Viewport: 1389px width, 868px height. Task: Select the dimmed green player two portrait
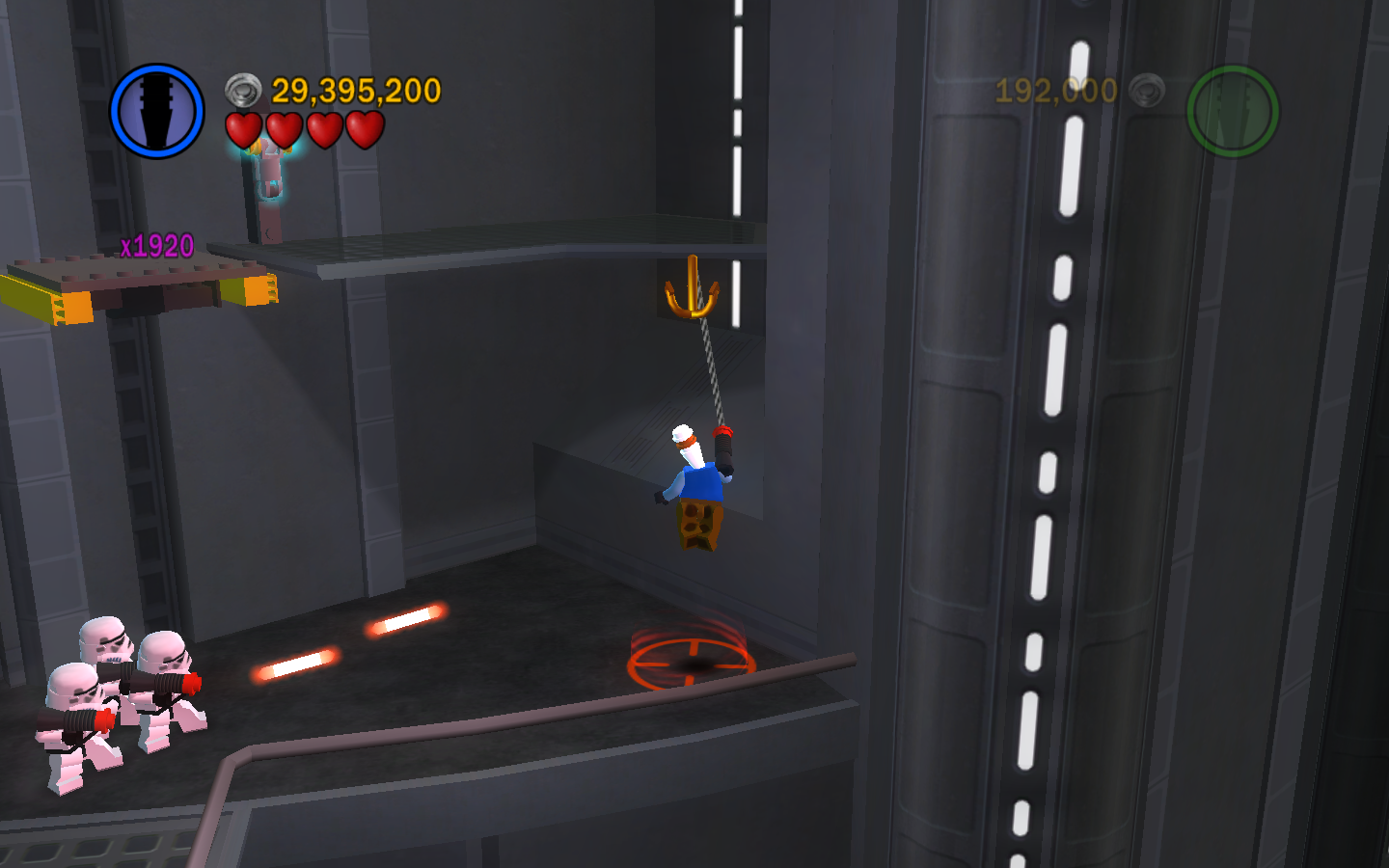[x=1232, y=111]
